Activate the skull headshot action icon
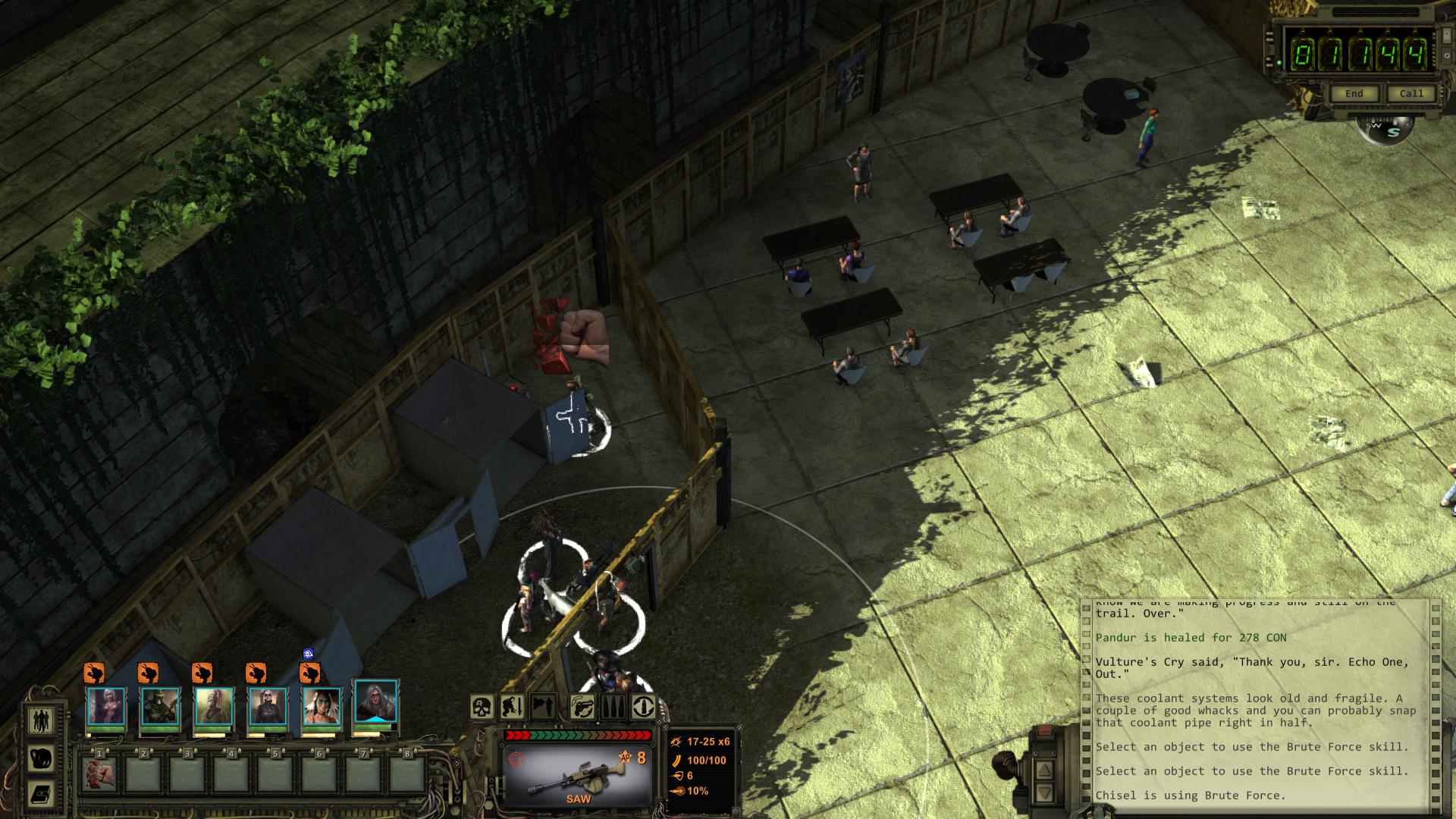Viewport: 1456px width, 819px height. (482, 708)
